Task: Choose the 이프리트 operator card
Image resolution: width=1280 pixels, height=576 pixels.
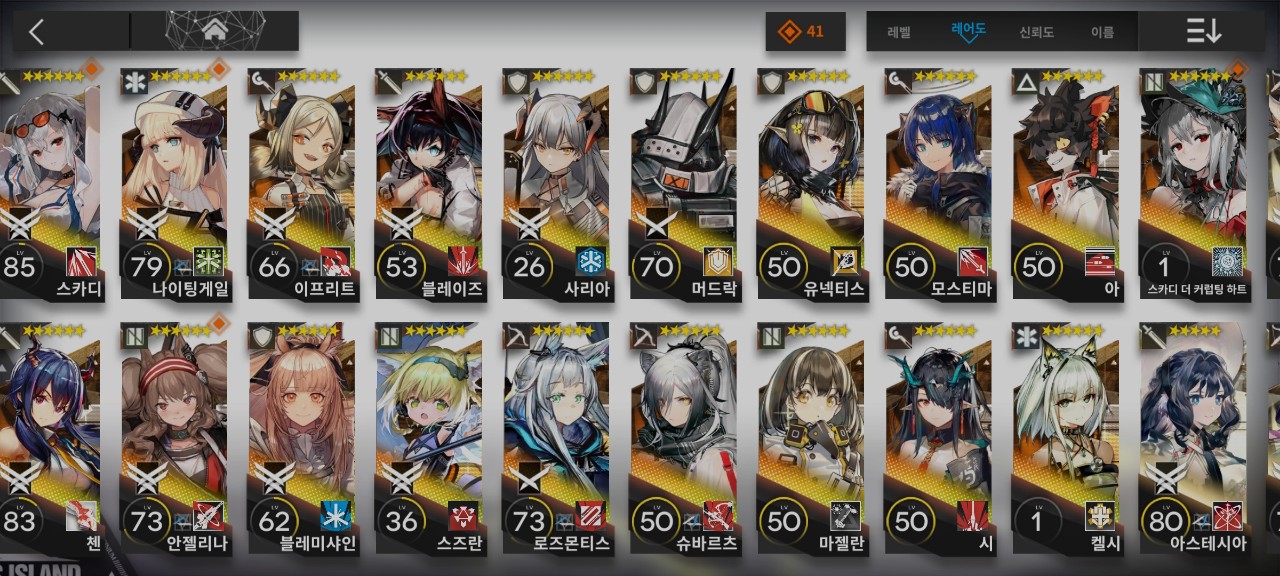Action: click(301, 185)
